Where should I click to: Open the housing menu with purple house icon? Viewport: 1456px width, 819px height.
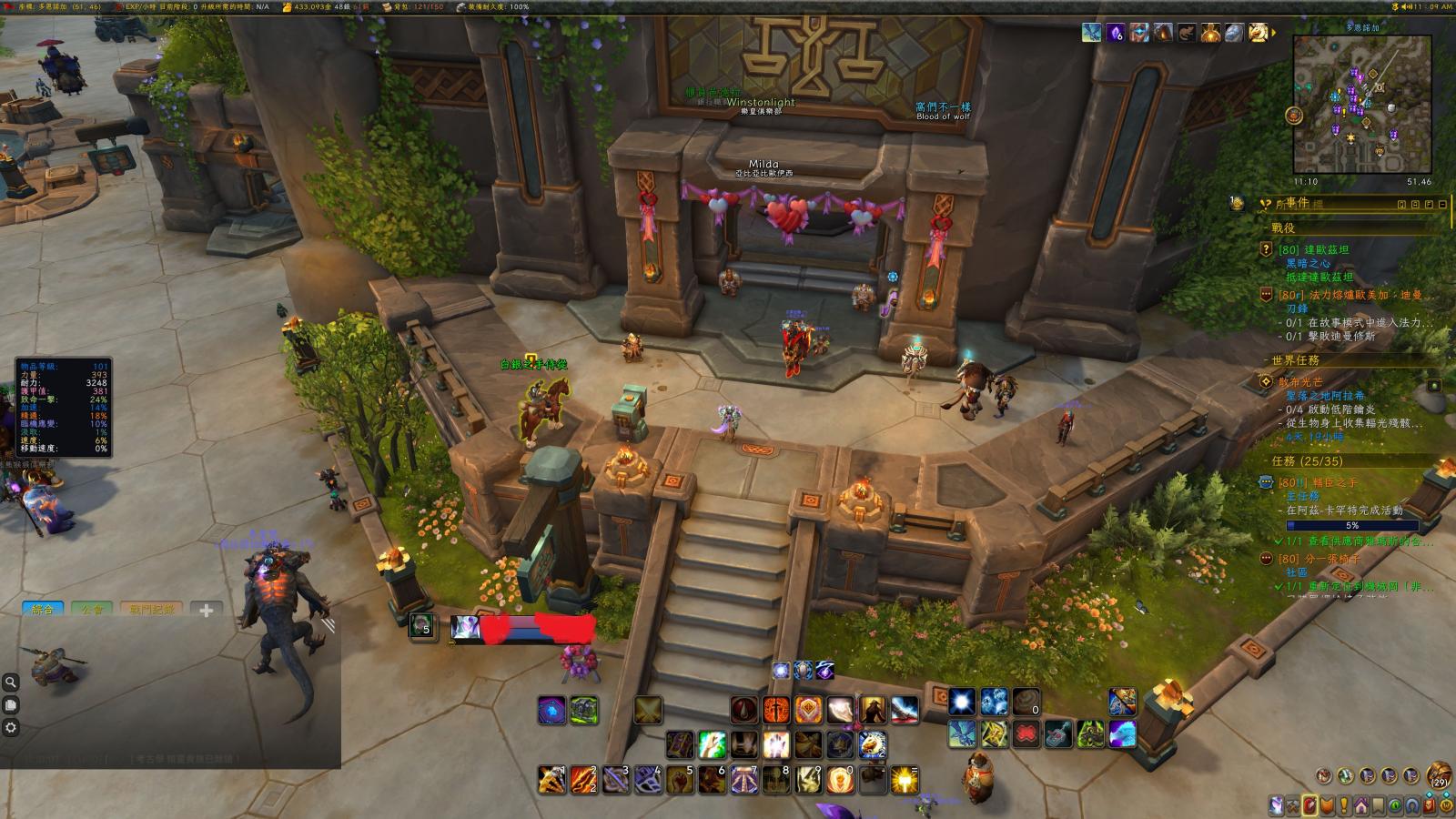coord(1360,805)
